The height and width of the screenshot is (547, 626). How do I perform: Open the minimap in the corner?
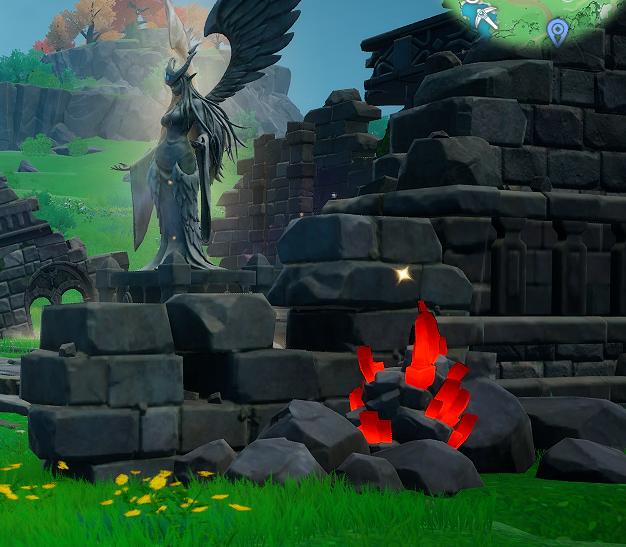point(540,22)
